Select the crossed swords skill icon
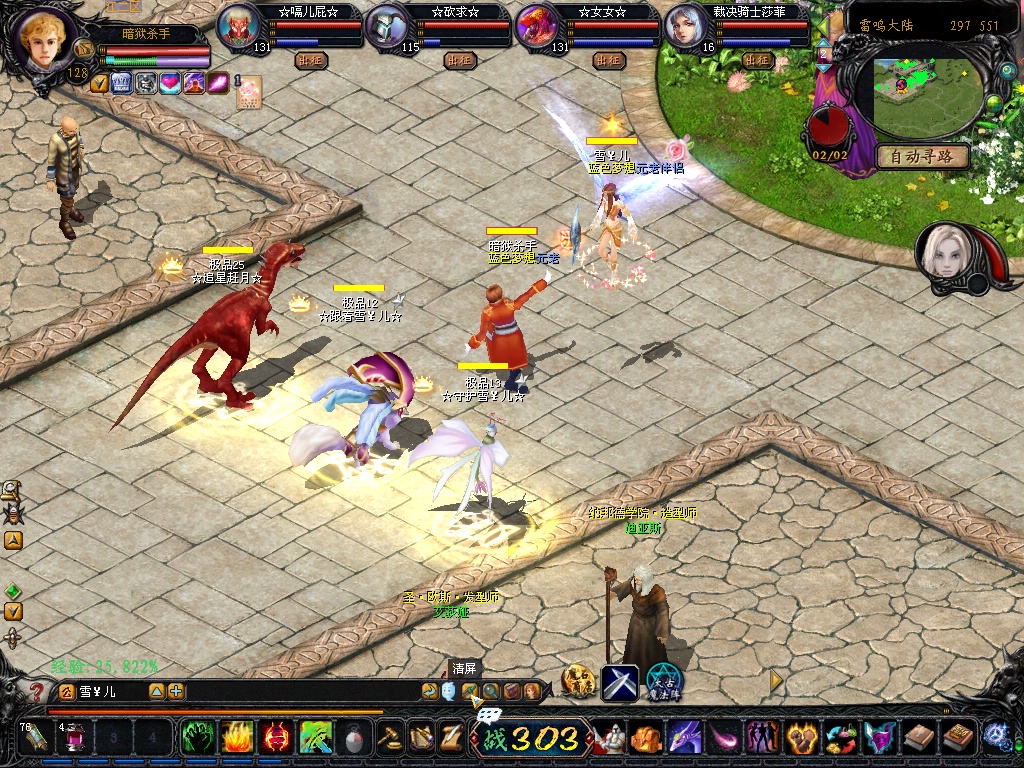The image size is (1024, 768). click(619, 682)
